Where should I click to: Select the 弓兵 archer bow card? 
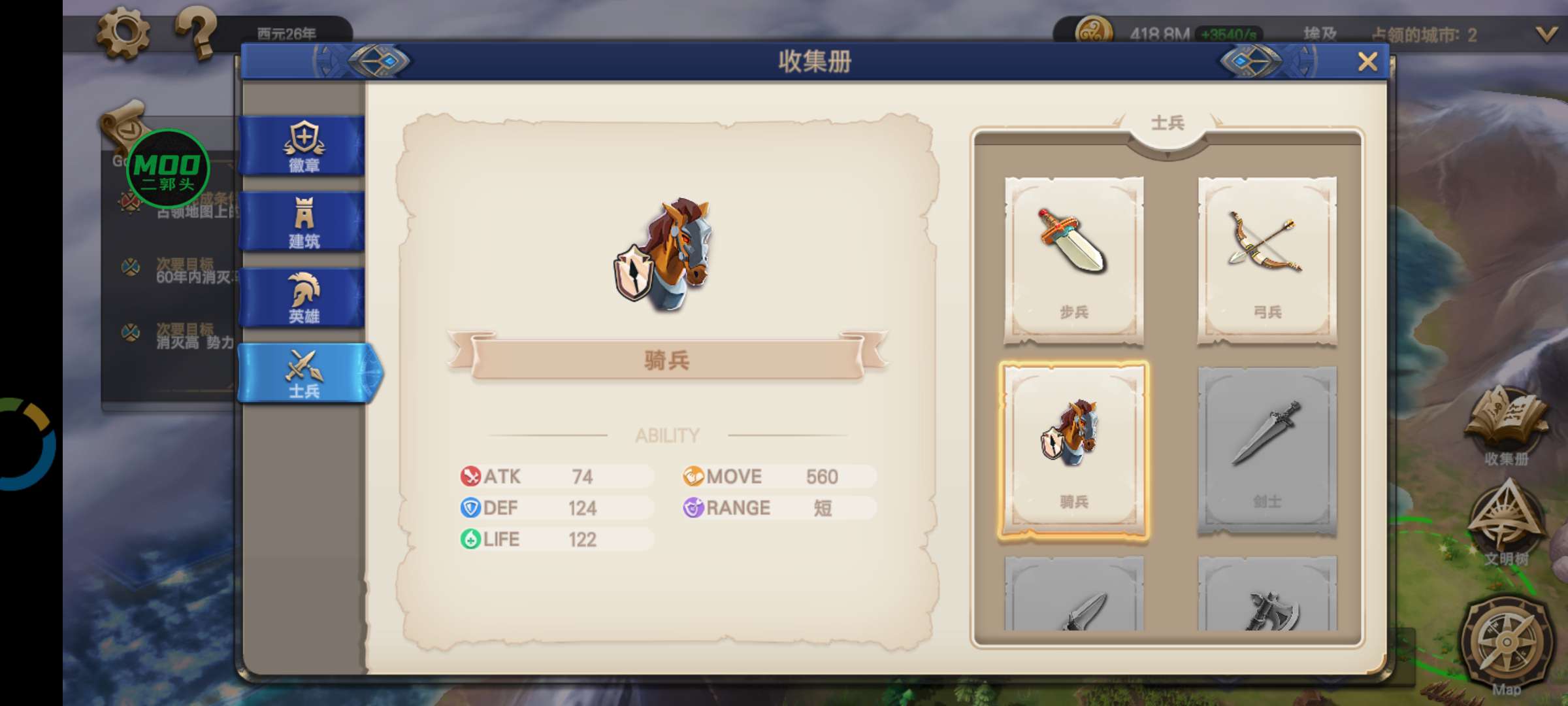click(x=1267, y=260)
